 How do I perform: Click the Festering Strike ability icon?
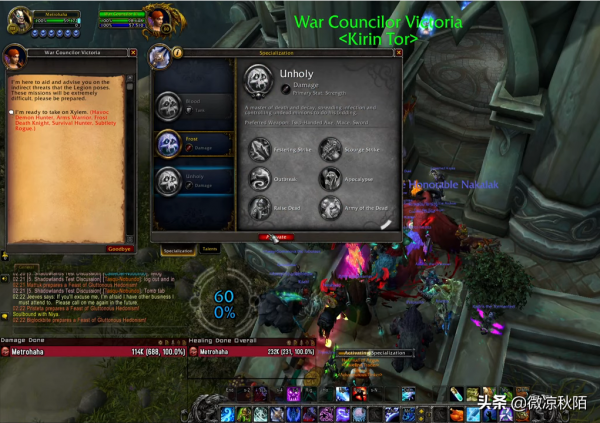pyautogui.click(x=258, y=149)
